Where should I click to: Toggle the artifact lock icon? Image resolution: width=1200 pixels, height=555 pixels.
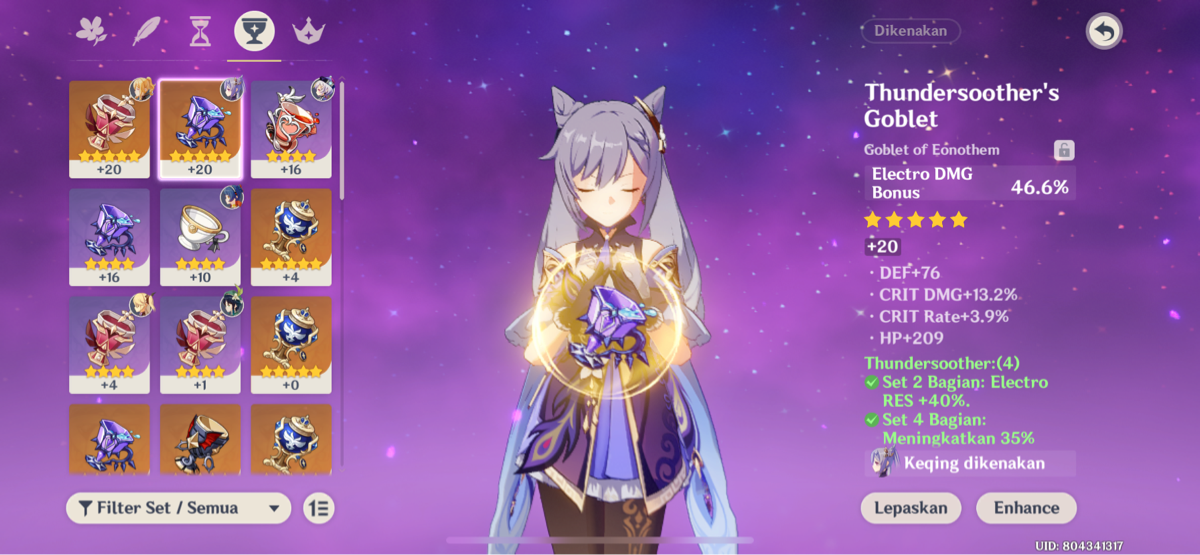(1064, 150)
